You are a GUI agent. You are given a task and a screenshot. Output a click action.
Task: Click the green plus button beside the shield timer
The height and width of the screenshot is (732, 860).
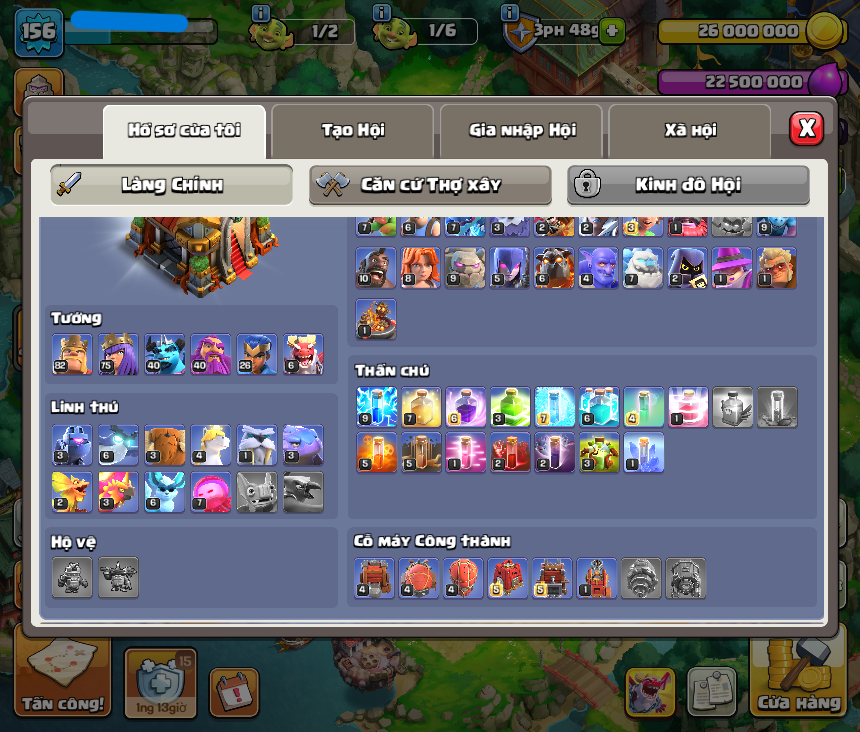[610, 31]
